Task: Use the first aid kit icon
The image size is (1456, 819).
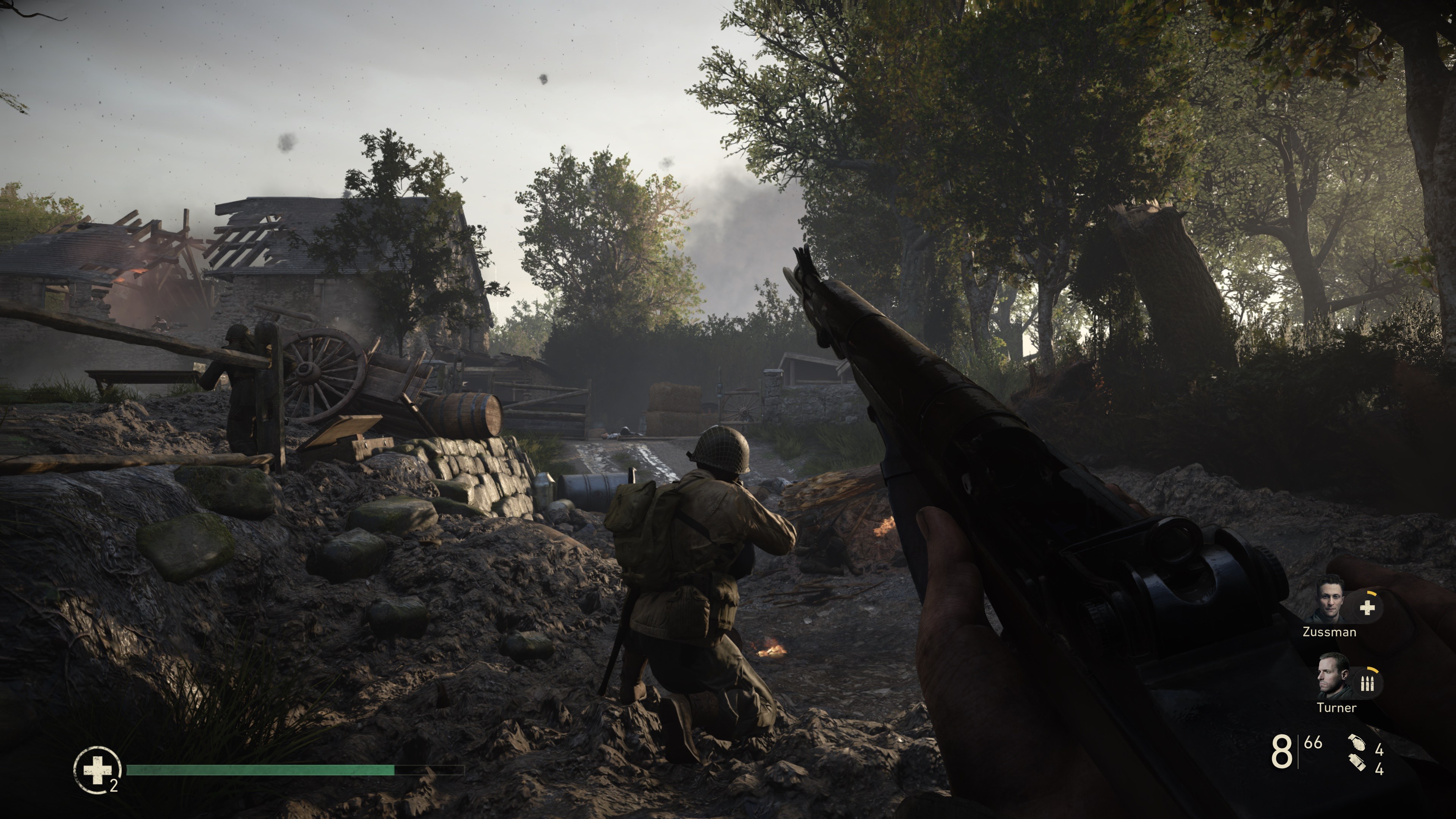Action: click(97, 770)
